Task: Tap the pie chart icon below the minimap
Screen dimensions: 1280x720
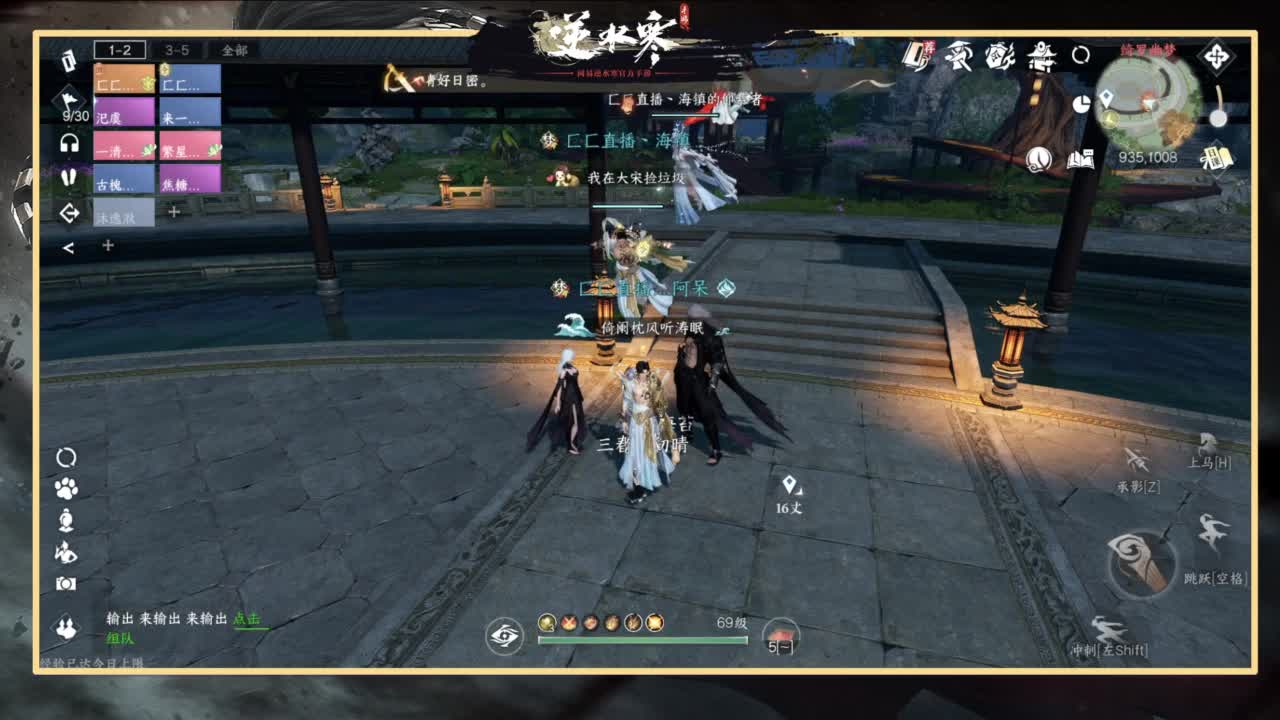Action: pos(1083,102)
